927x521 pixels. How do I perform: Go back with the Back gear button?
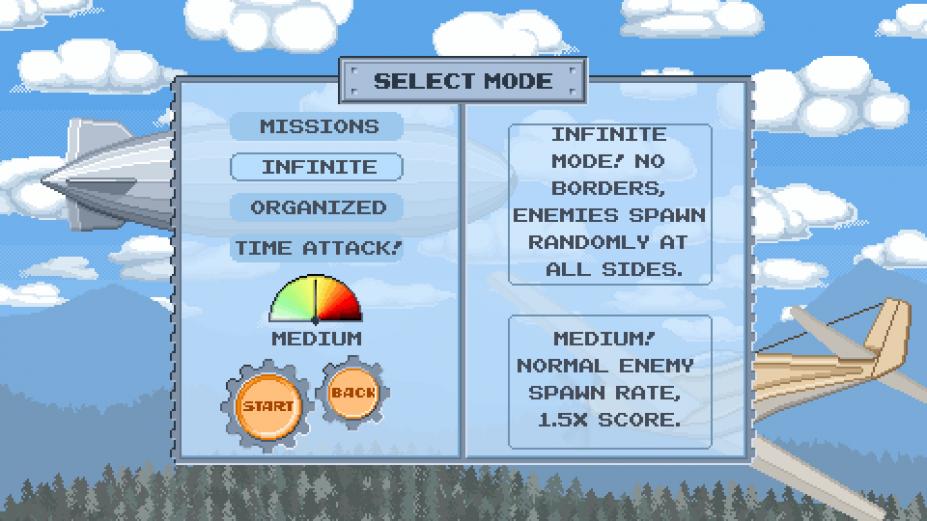tap(352, 393)
